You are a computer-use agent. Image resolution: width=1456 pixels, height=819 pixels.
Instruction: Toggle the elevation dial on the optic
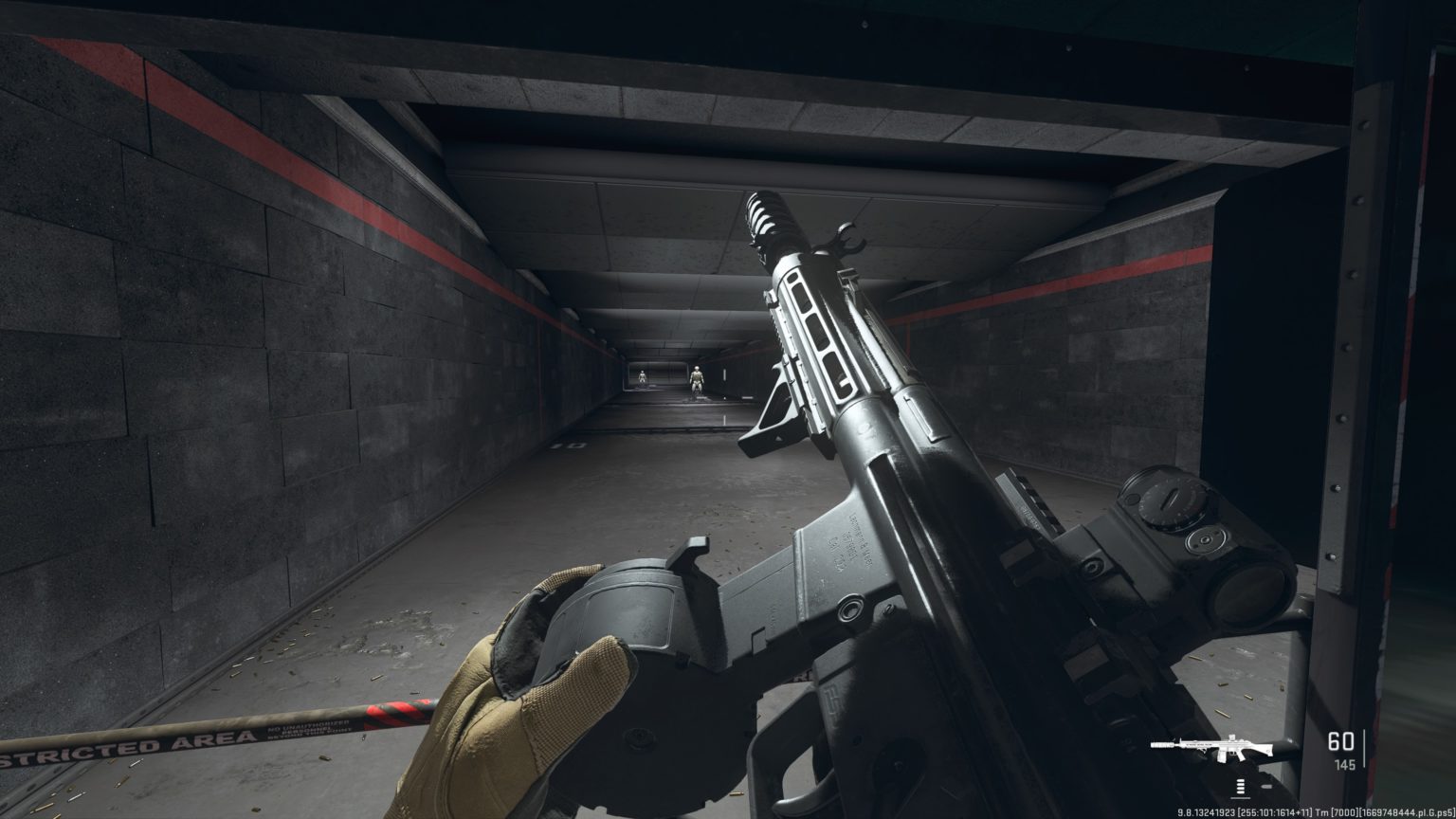coord(1168,498)
